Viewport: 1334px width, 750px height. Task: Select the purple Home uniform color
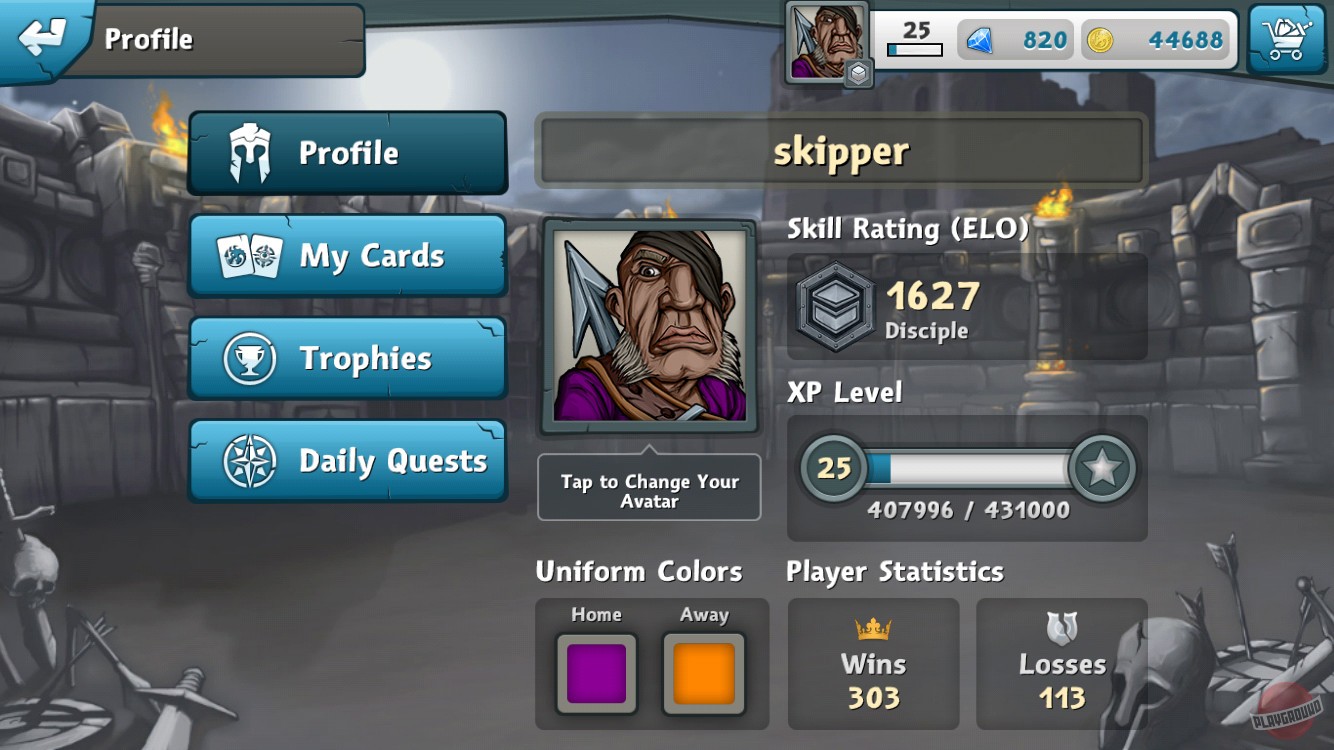pos(596,671)
